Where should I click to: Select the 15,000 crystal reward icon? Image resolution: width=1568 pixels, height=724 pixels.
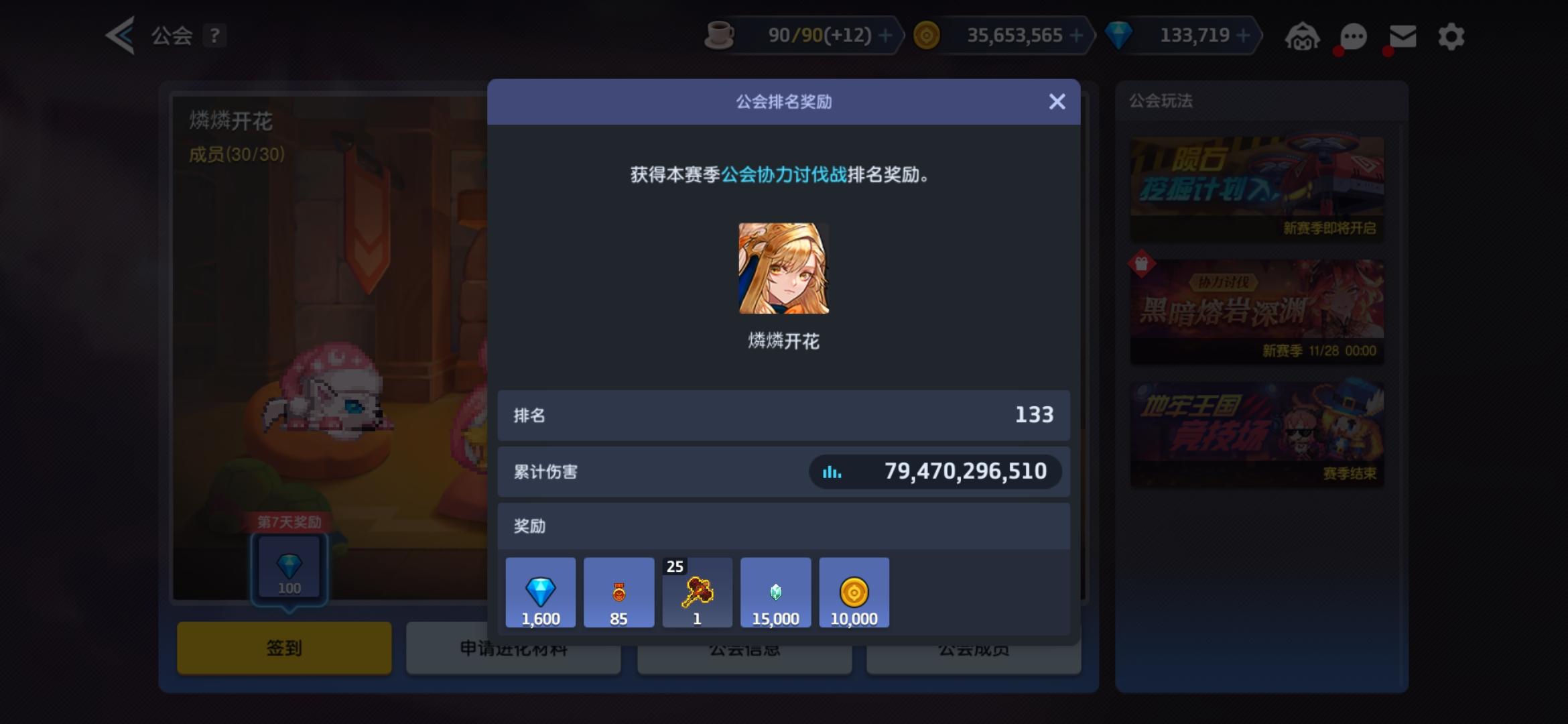775,592
